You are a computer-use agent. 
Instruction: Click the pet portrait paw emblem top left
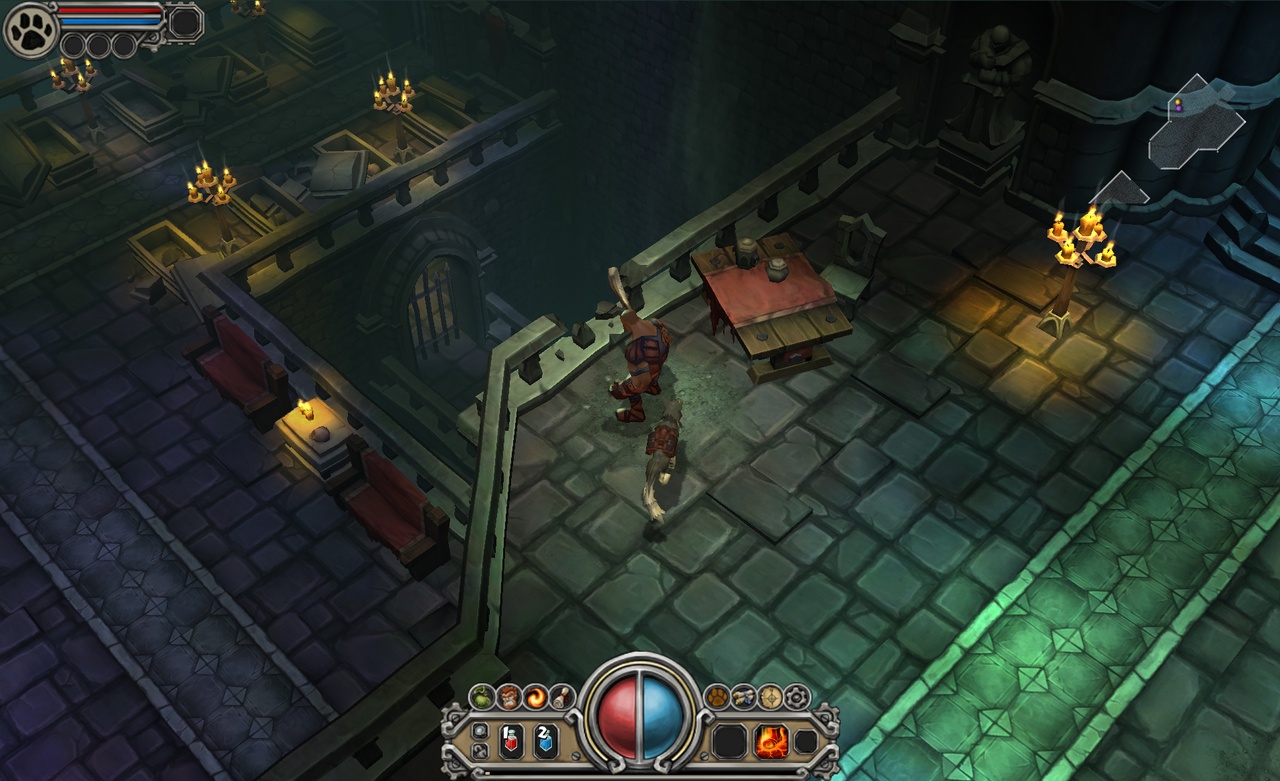30,30
